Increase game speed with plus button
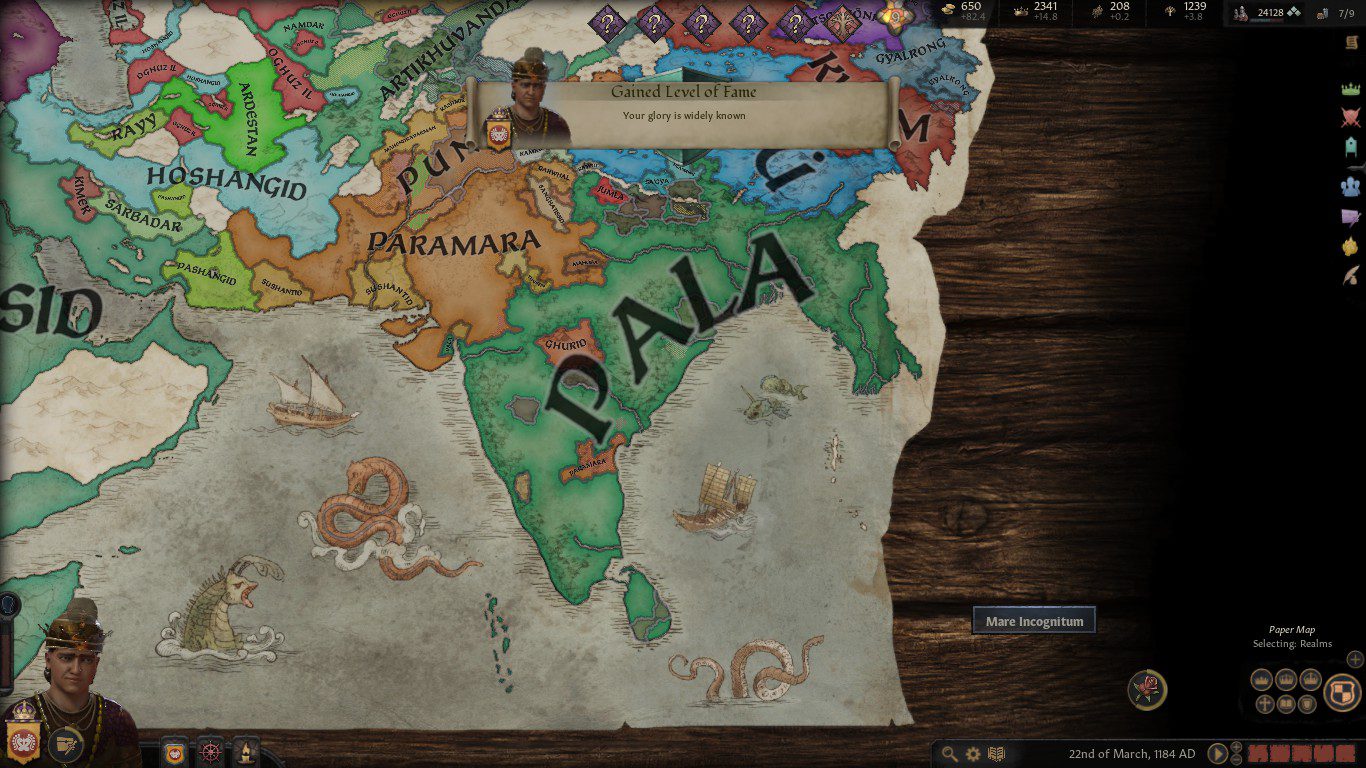 pos(1237,748)
